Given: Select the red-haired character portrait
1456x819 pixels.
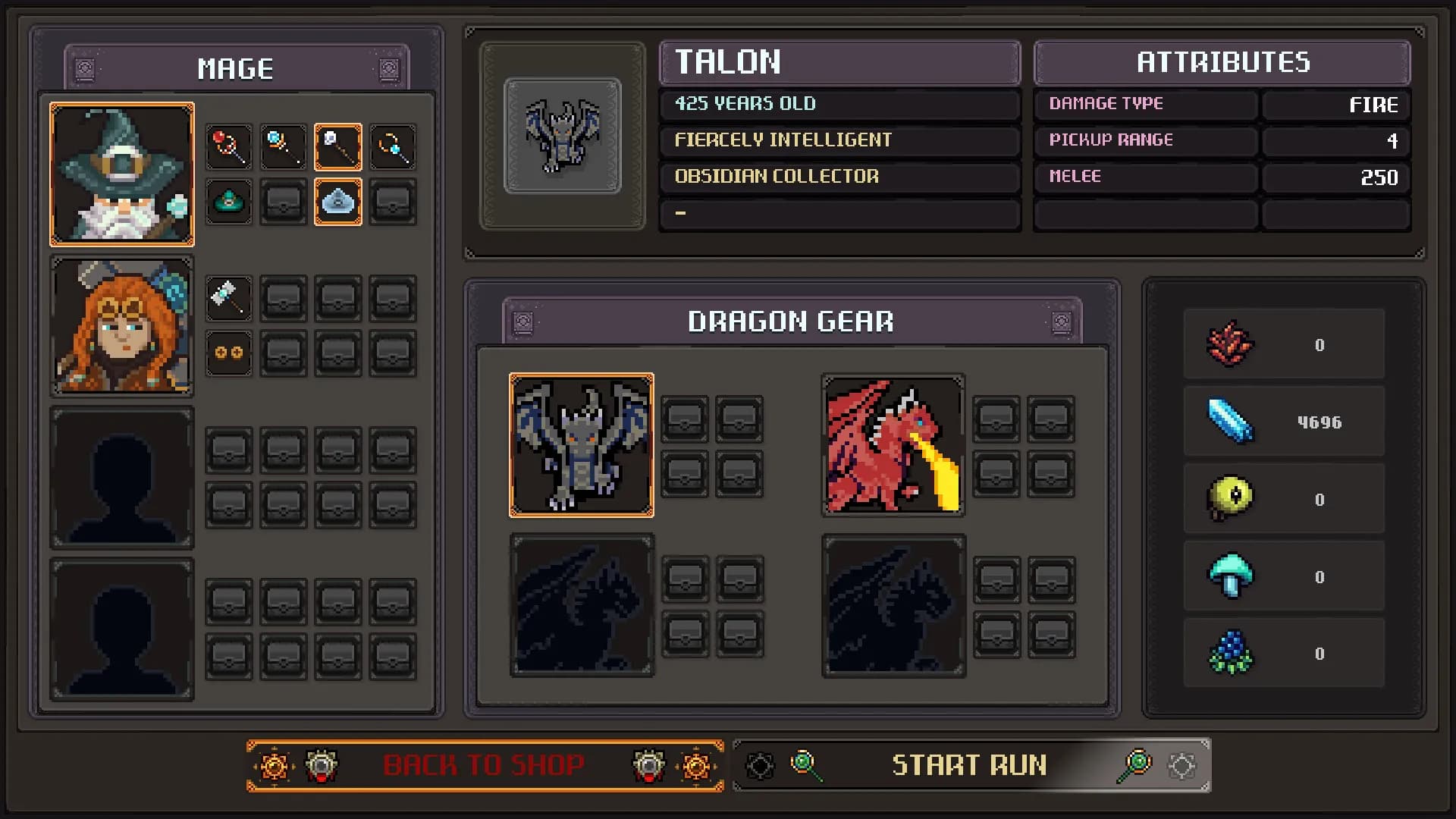Looking at the screenshot, I should [x=122, y=326].
